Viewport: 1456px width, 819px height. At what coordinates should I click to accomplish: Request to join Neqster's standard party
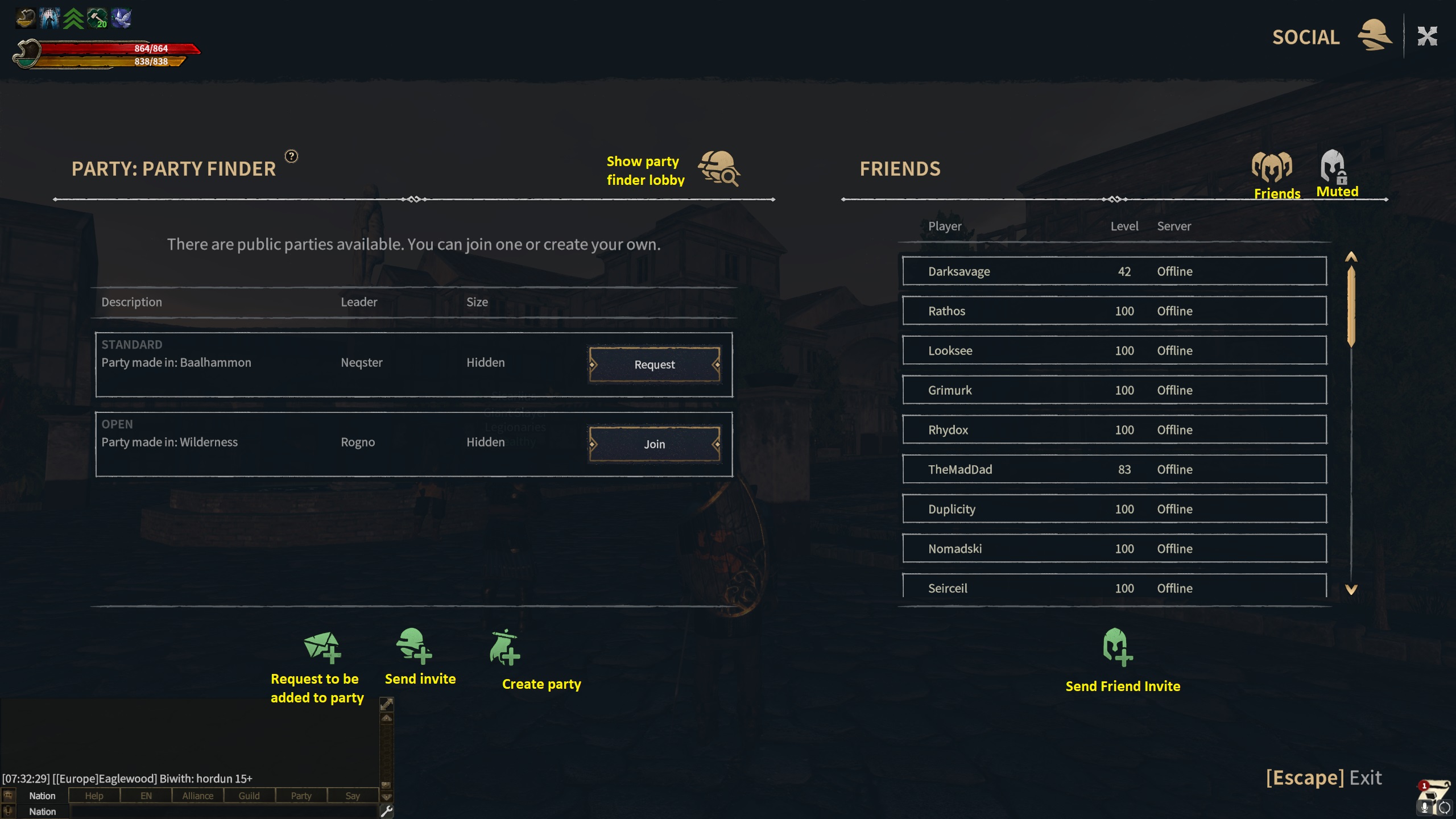pyautogui.click(x=655, y=365)
